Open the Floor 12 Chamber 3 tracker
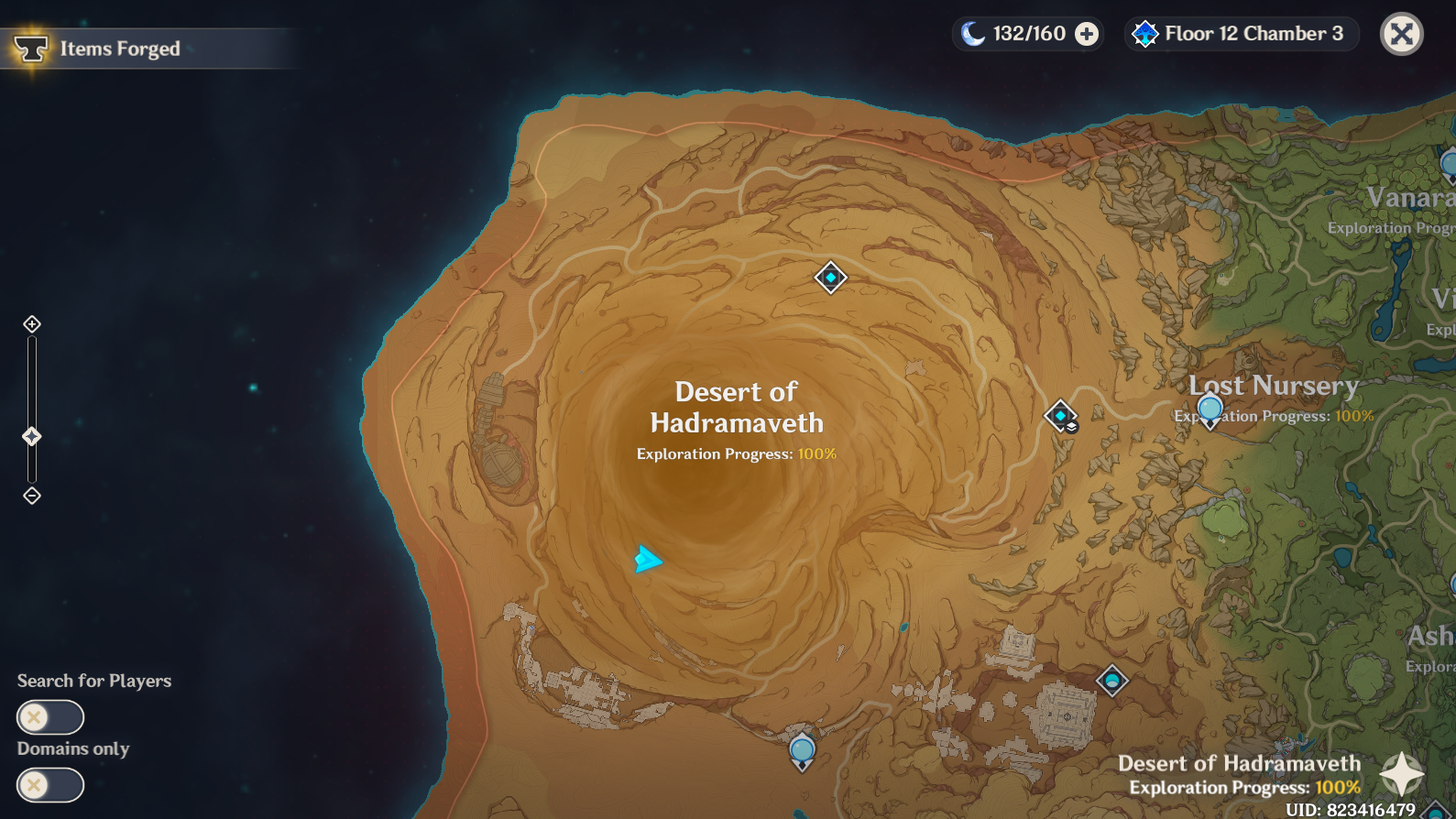The image size is (1456, 819). tap(1241, 34)
